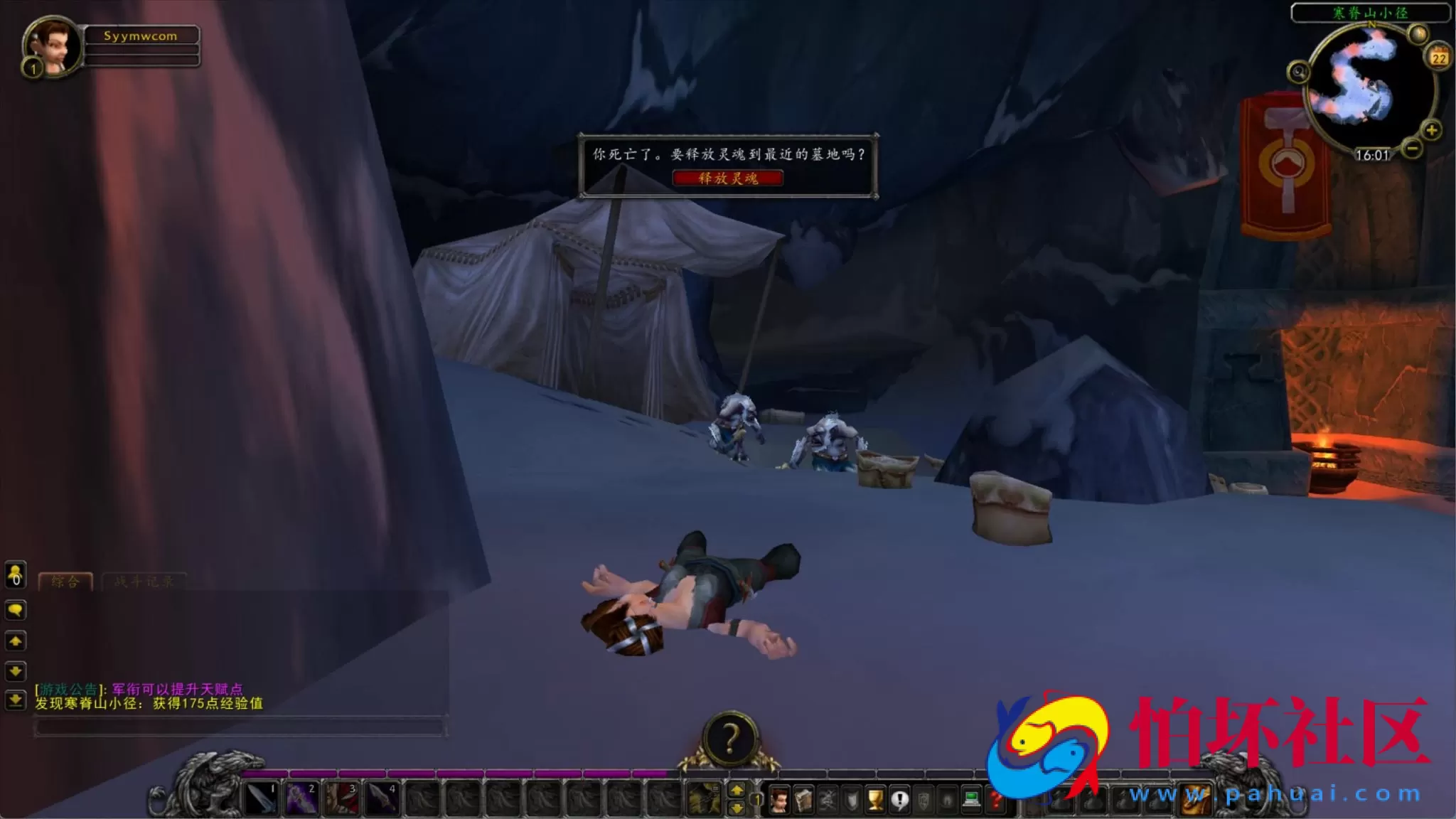Zoom out the minimap with the minus button

coord(1411,148)
